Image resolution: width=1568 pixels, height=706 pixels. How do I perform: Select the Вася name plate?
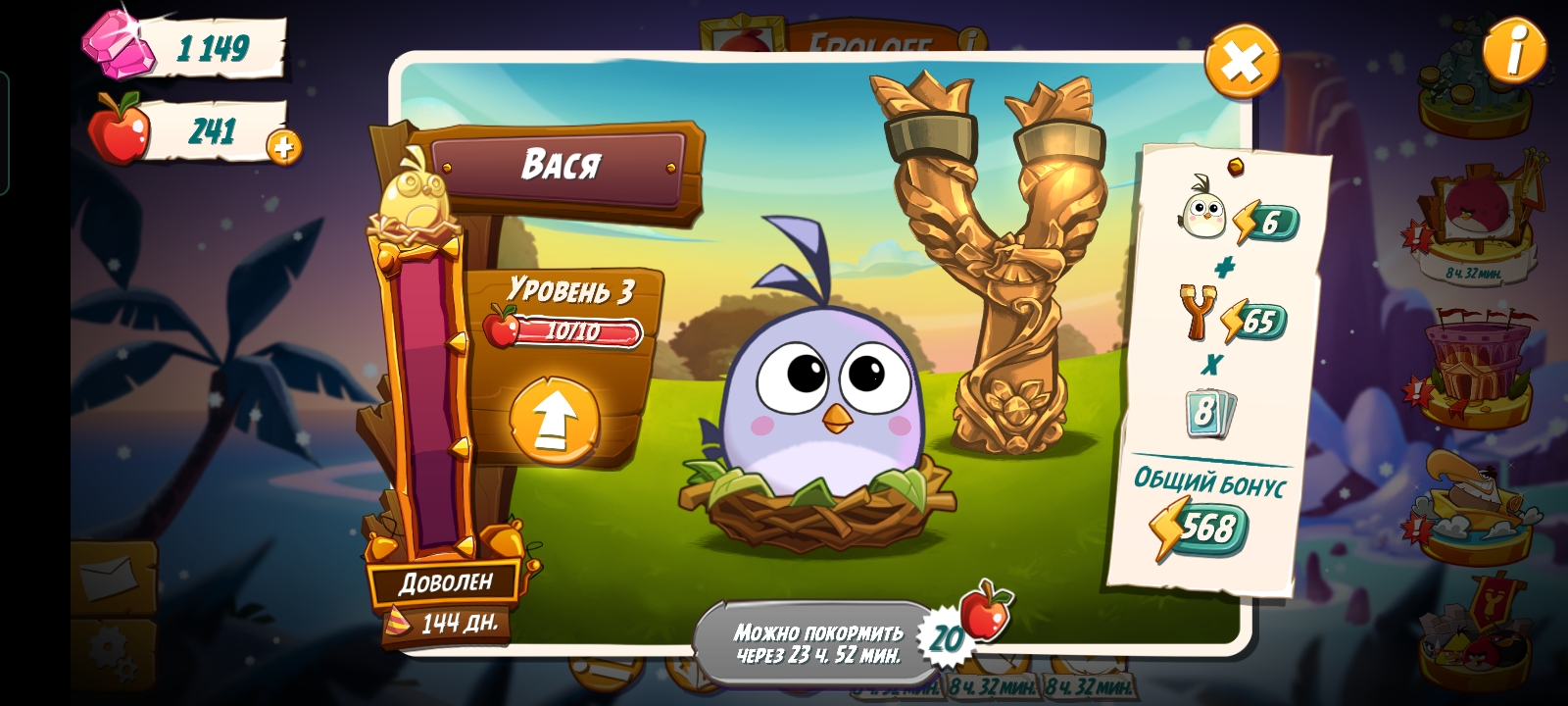(x=560, y=165)
